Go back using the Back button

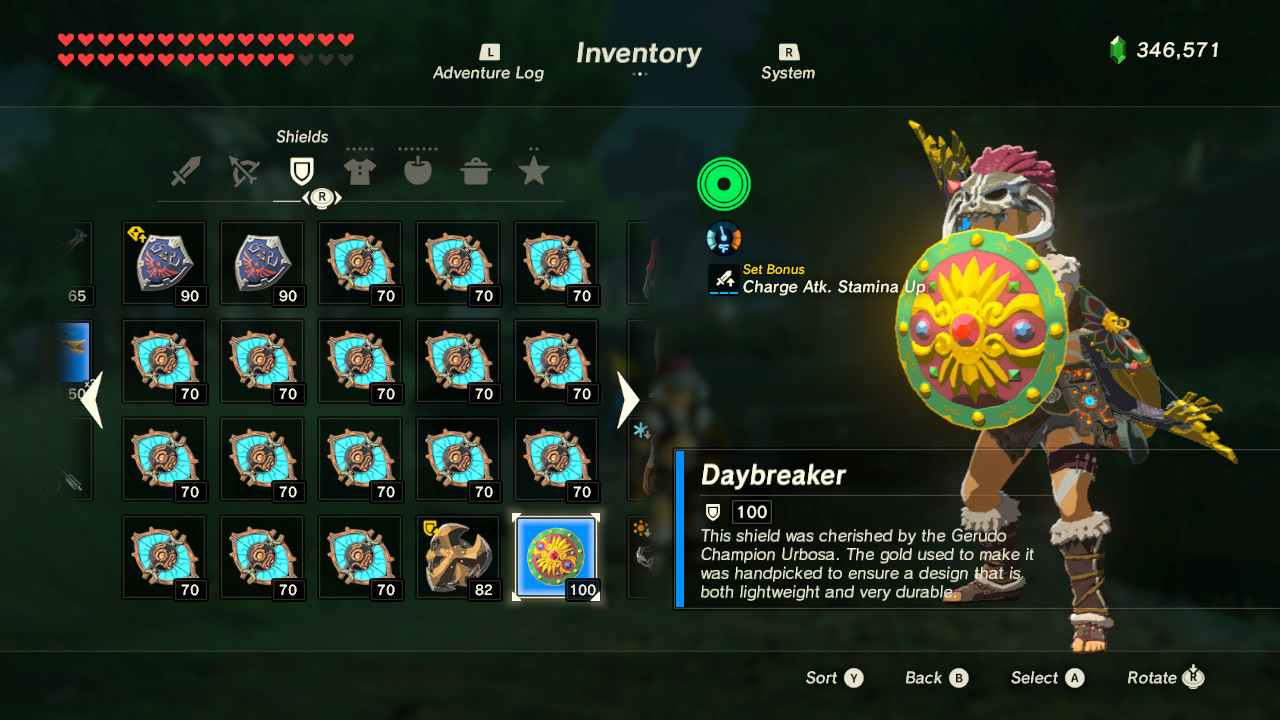pyautogui.click(x=935, y=677)
